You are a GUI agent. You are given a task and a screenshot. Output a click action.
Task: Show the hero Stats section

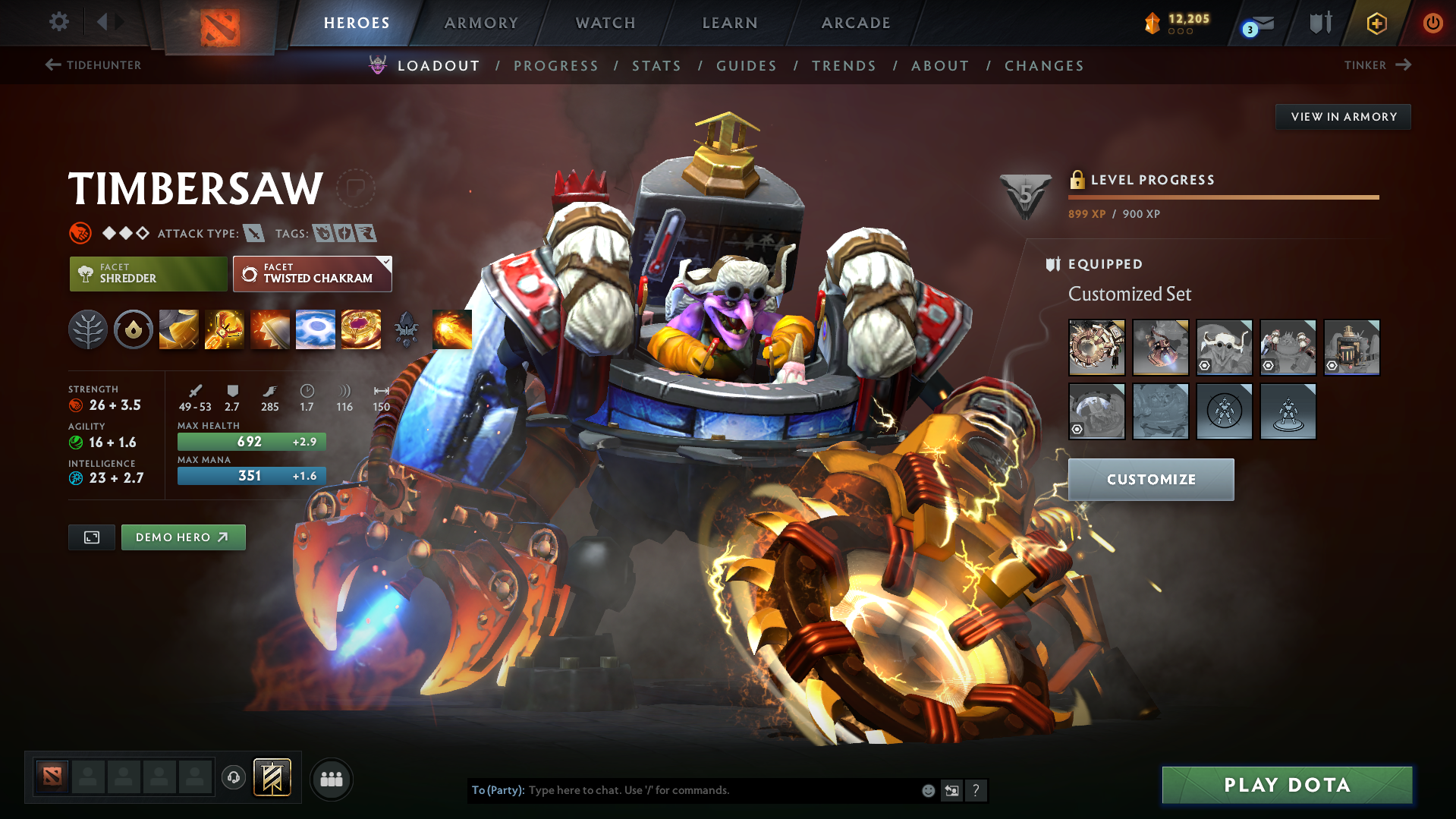point(656,66)
